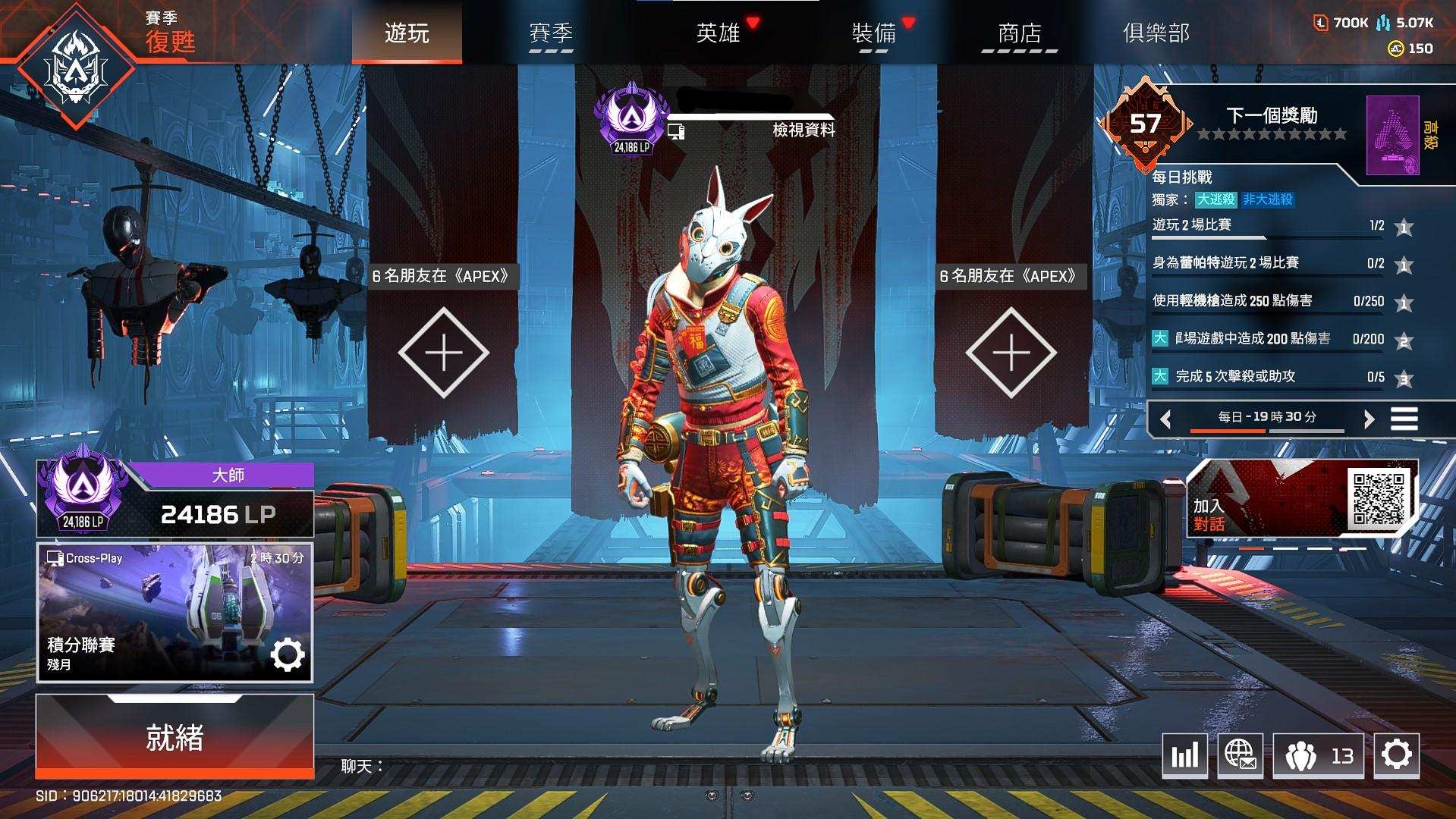Image resolution: width=1456 pixels, height=819 pixels.
Task: Switch to the 俱樂部 tab
Action: (1156, 33)
